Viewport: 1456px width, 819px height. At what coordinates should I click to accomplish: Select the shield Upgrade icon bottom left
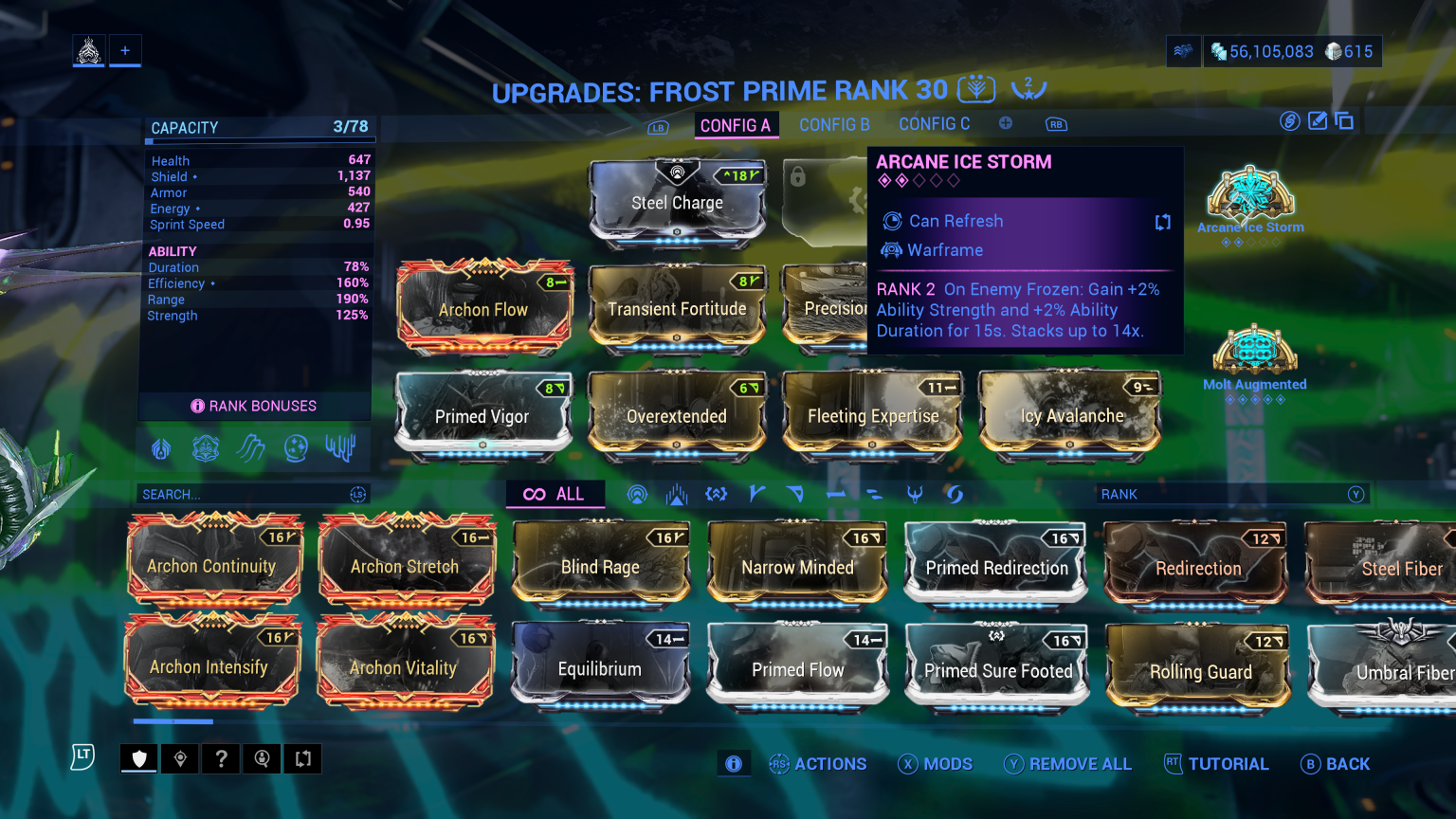pyautogui.click(x=138, y=758)
